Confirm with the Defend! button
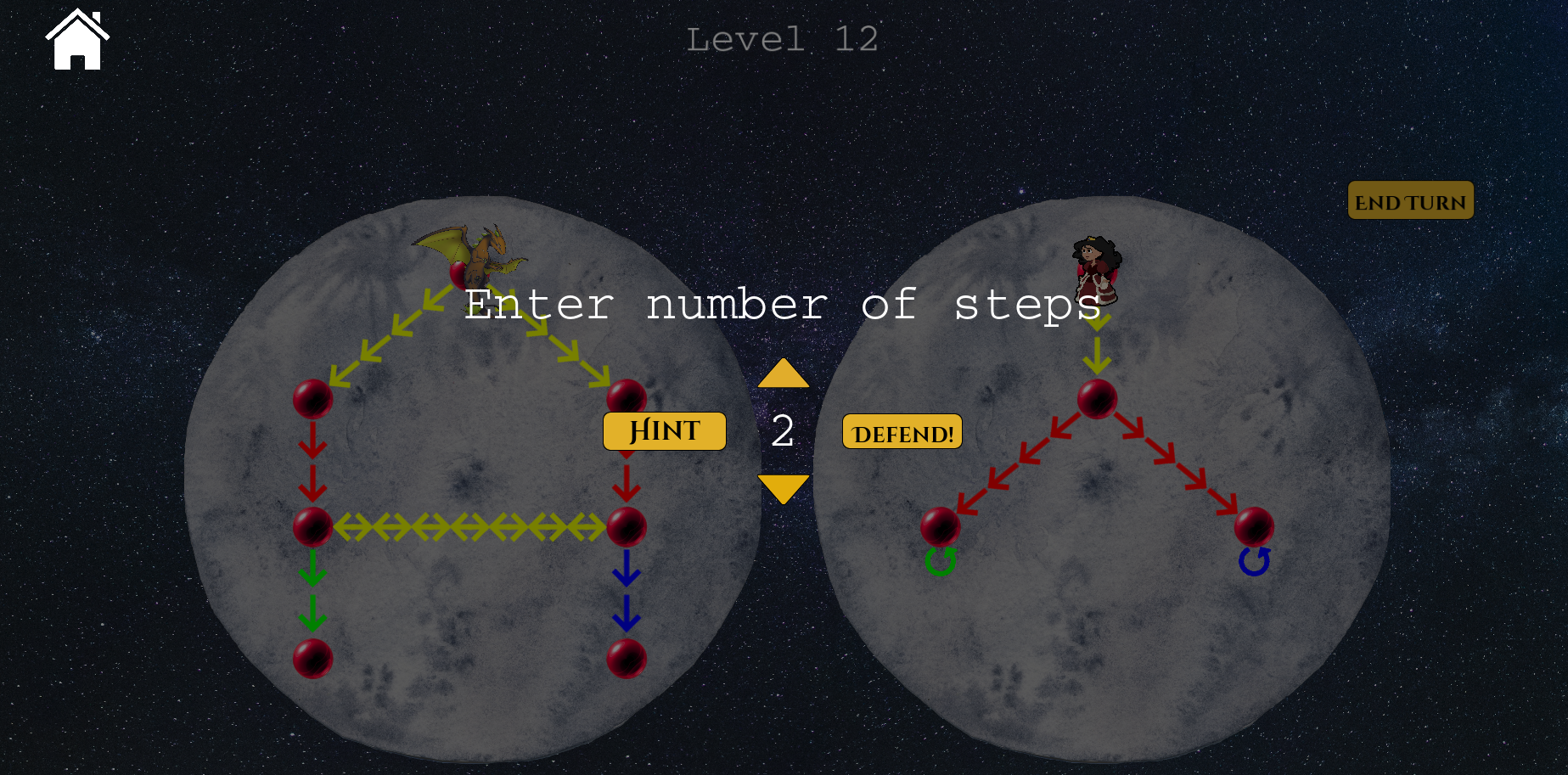The width and height of the screenshot is (1568, 775). coord(902,432)
